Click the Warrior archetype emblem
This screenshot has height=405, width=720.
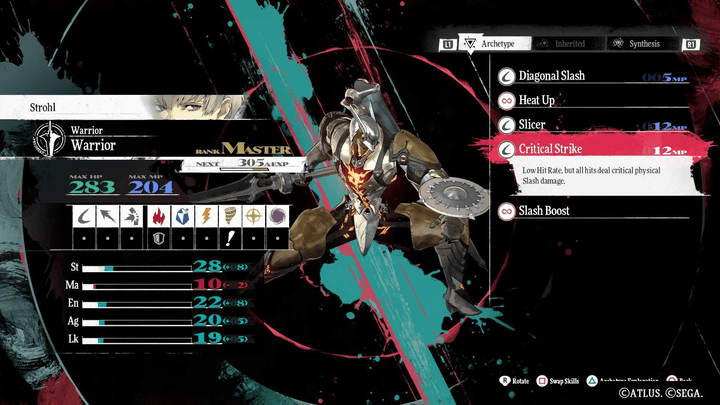47,139
